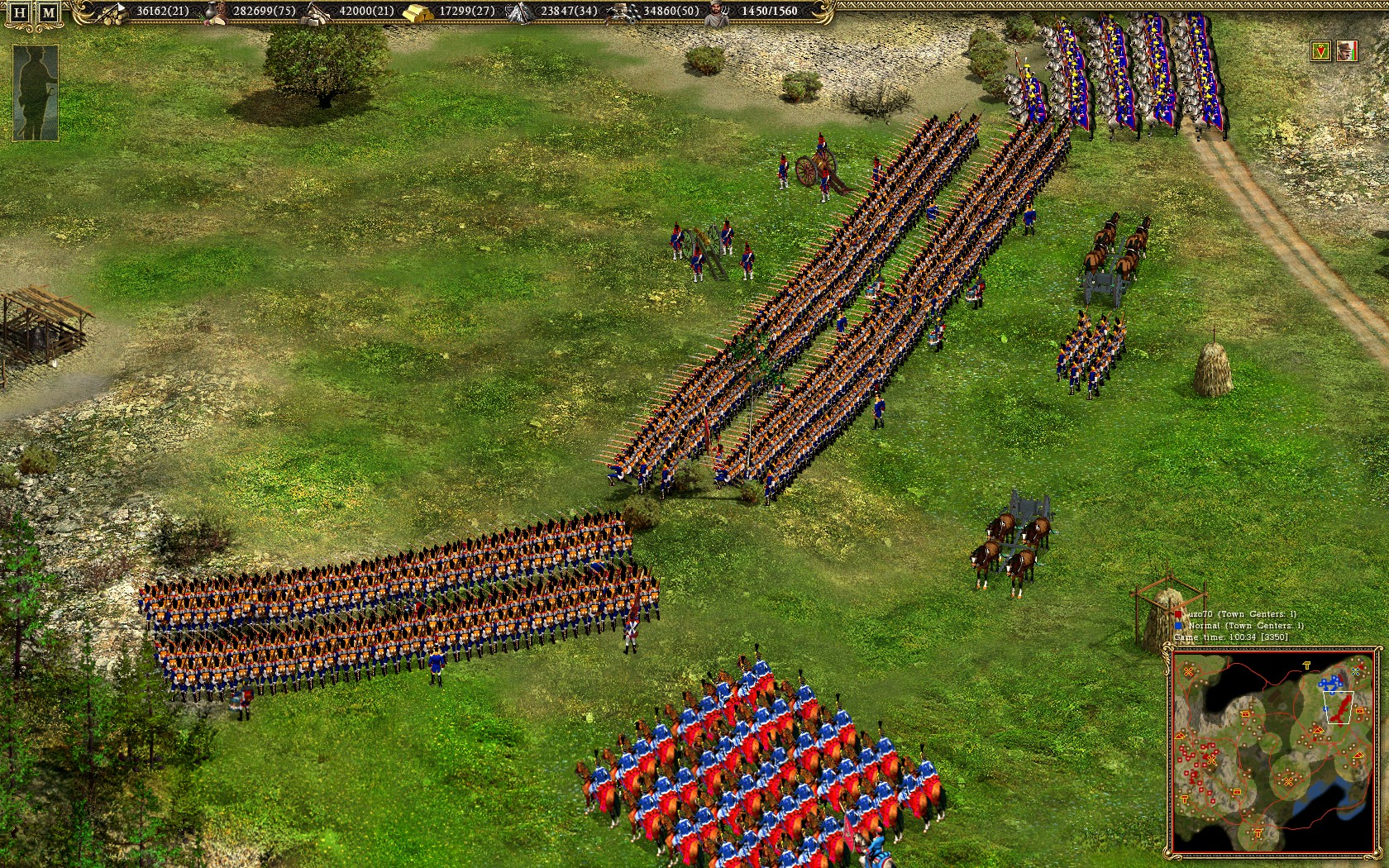This screenshot has height=868, width=1389.
Task: Click uzo70 player name in score list
Action: pyautogui.click(x=1200, y=614)
